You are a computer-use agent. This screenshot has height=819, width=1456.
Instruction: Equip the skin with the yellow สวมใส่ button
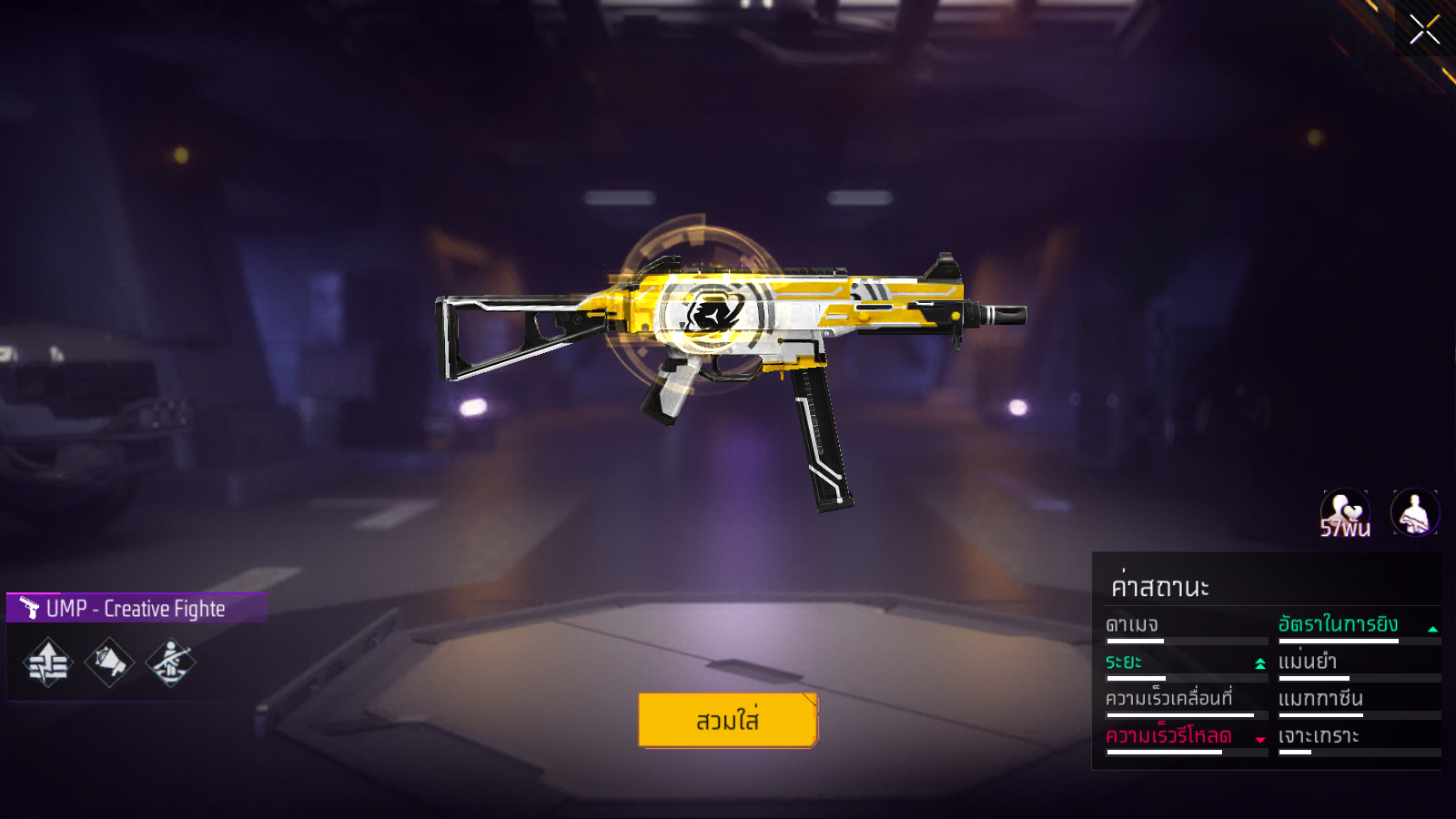tap(728, 720)
